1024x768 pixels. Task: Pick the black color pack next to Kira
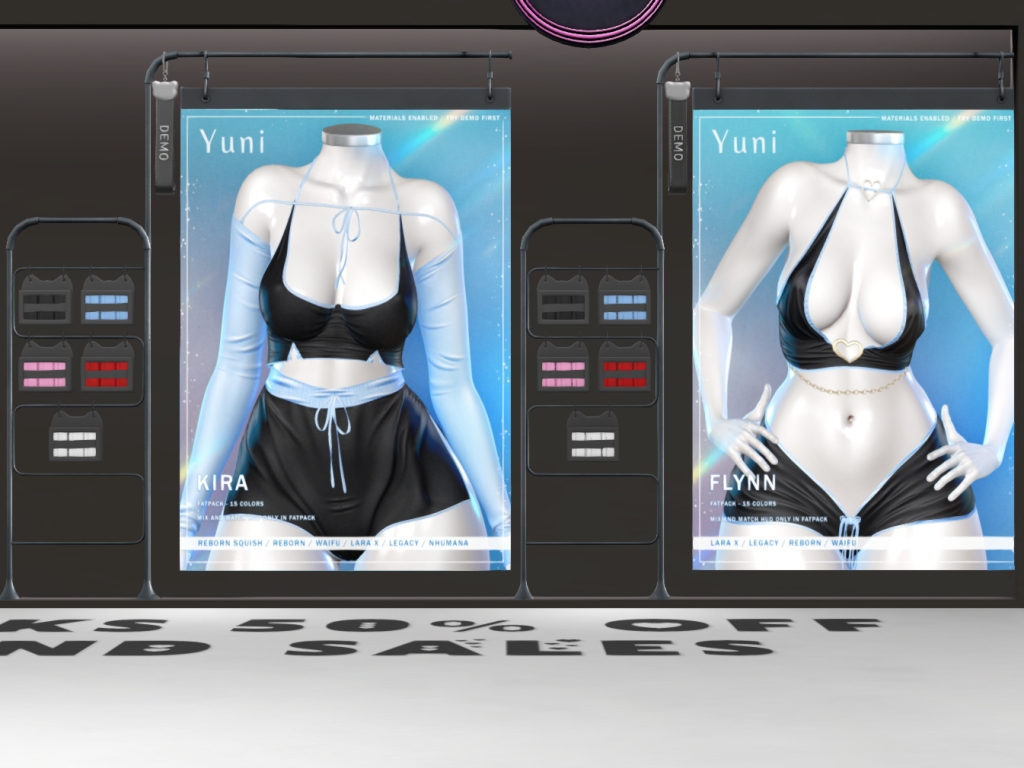point(45,300)
